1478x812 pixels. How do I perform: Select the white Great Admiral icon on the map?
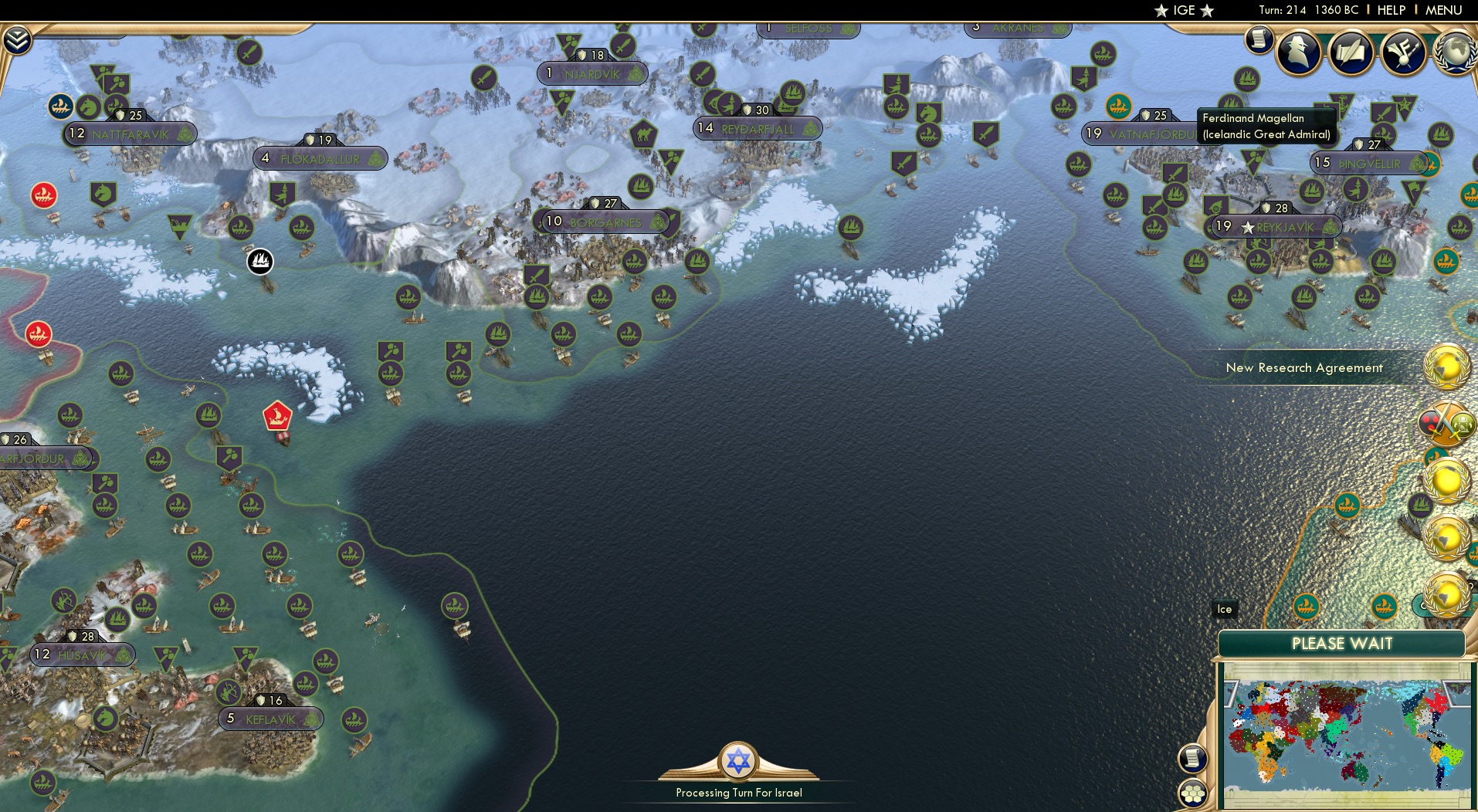pyautogui.click(x=259, y=262)
